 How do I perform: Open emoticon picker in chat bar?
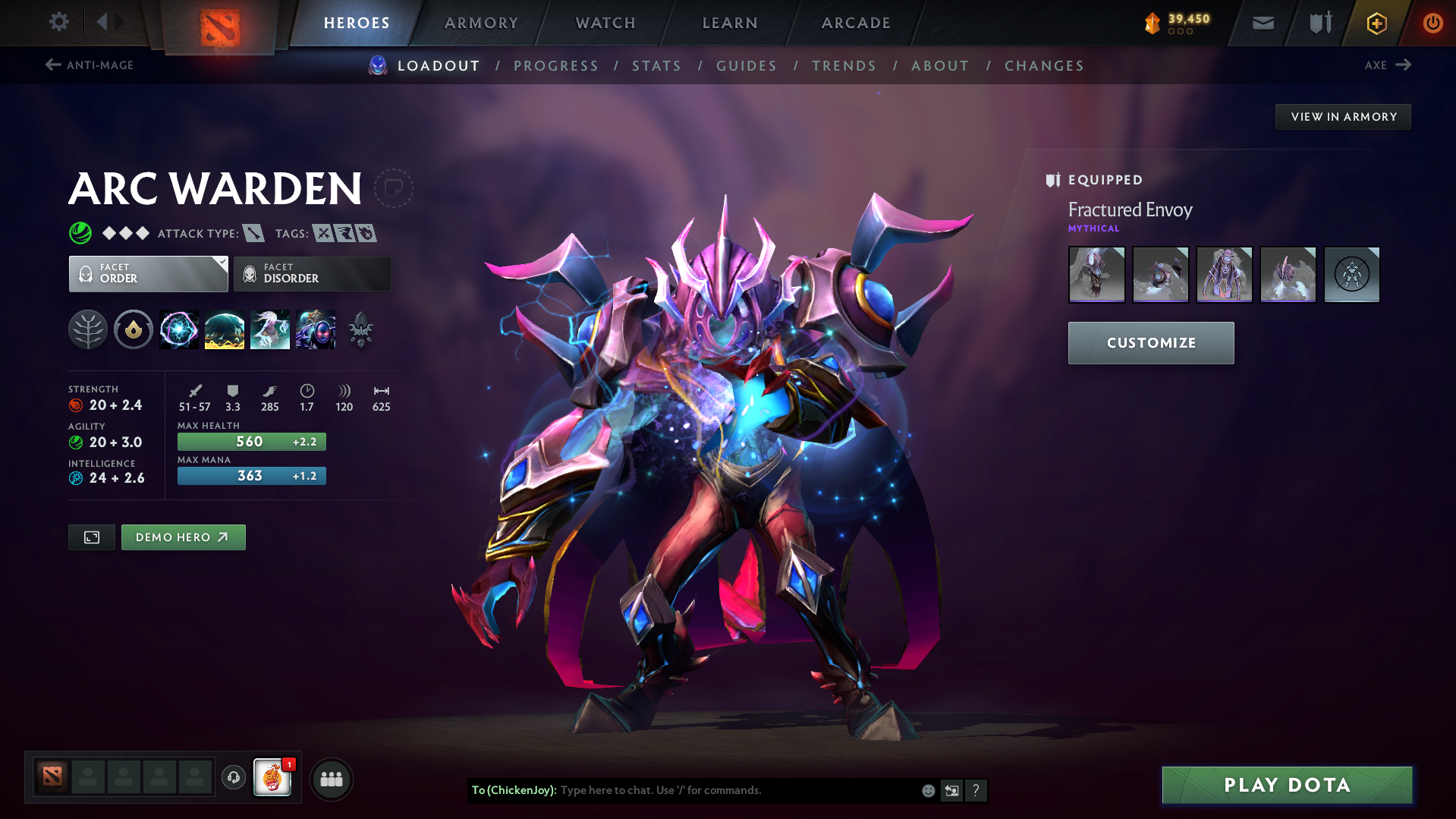tap(927, 790)
